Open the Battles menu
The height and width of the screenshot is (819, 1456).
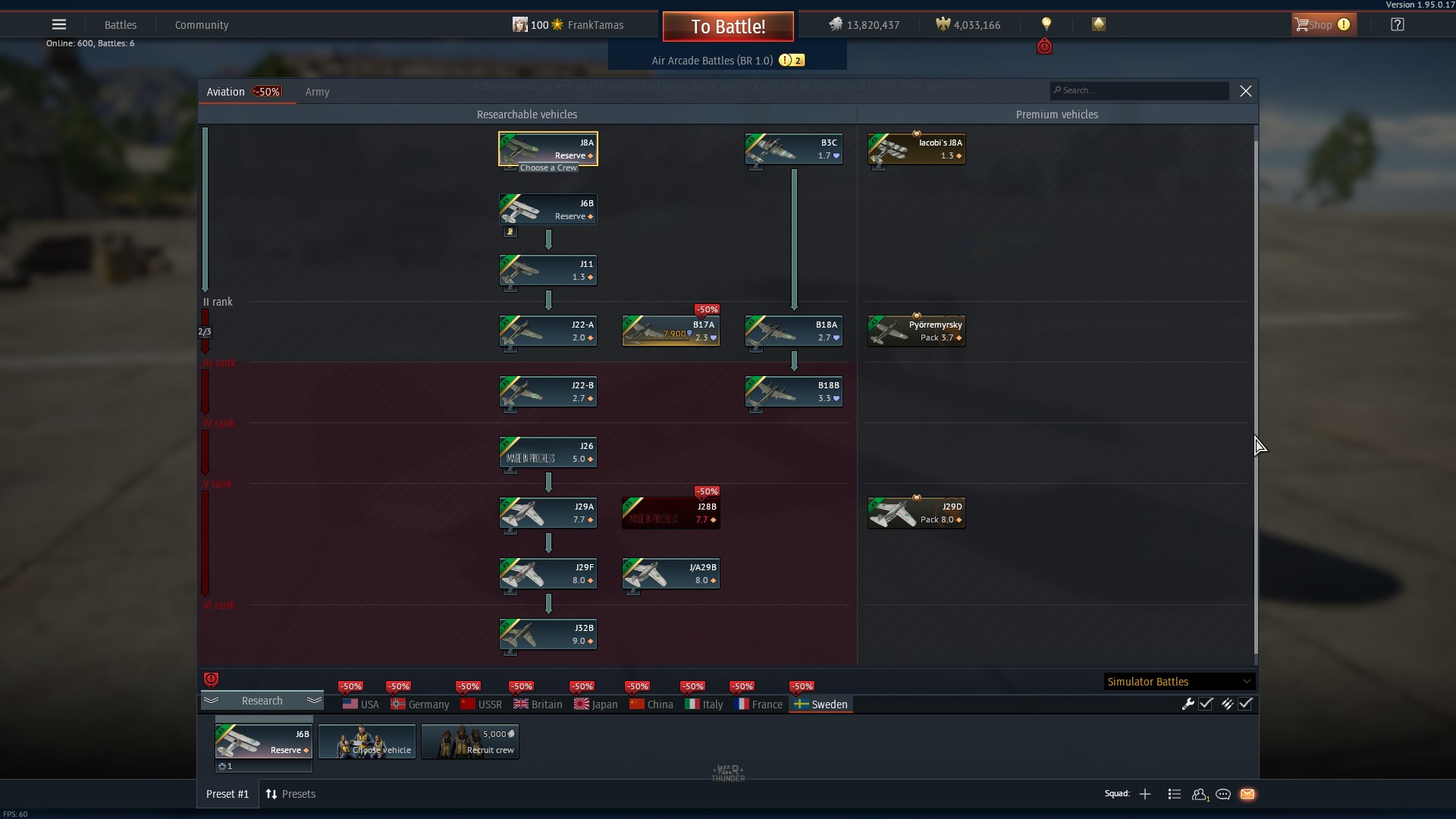(121, 25)
